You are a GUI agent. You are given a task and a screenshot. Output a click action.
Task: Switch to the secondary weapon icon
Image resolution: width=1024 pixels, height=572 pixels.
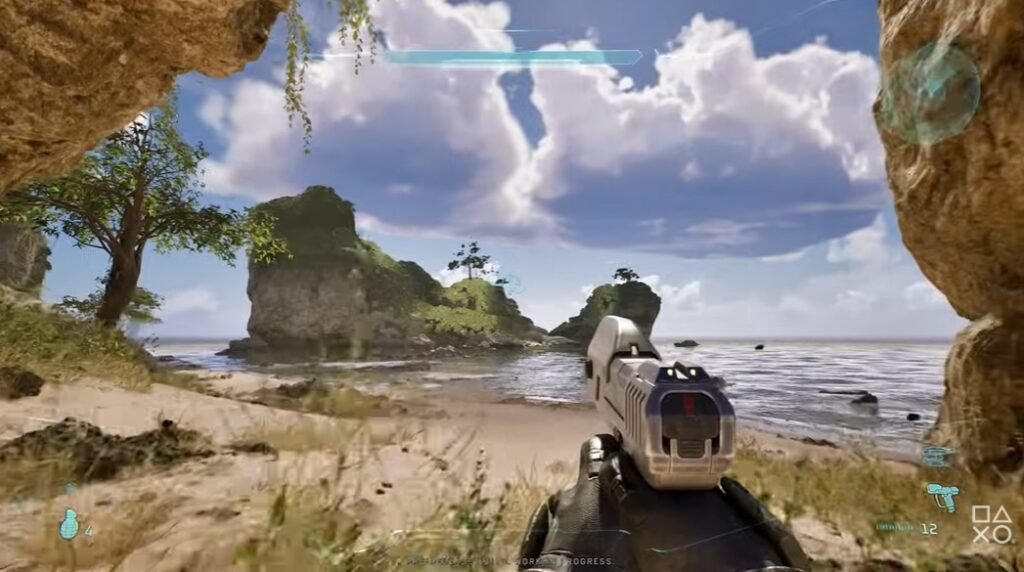point(937,458)
